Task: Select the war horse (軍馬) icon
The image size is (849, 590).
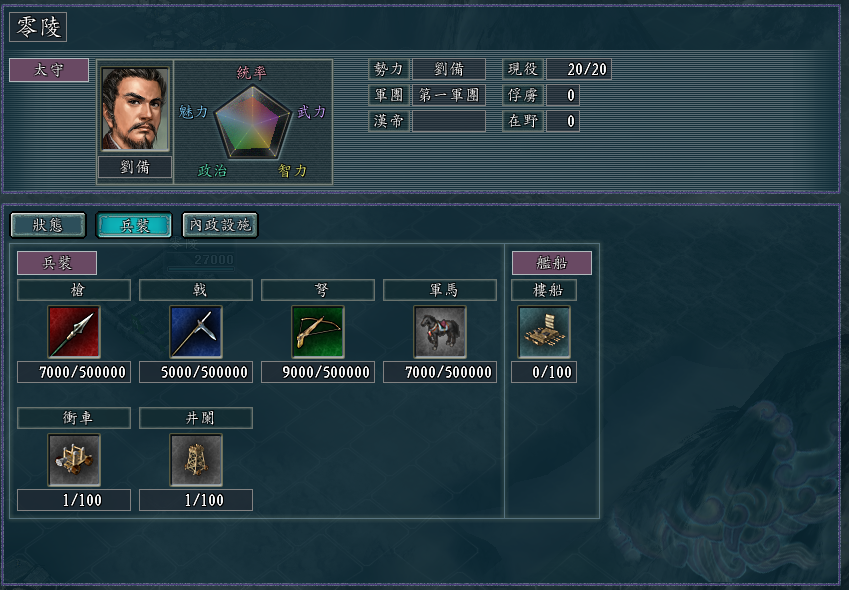Action: (x=440, y=332)
